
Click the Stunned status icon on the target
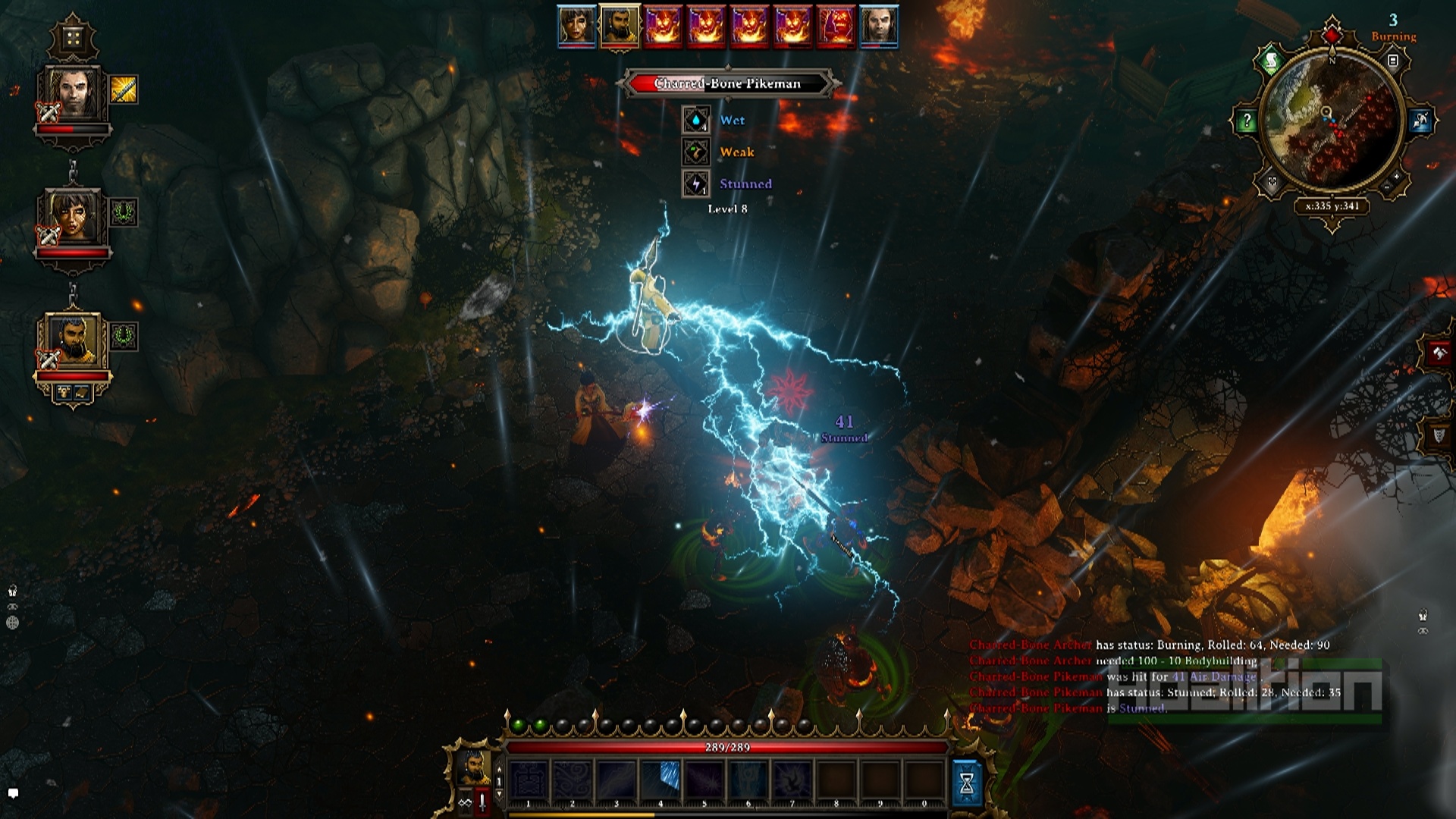click(696, 184)
